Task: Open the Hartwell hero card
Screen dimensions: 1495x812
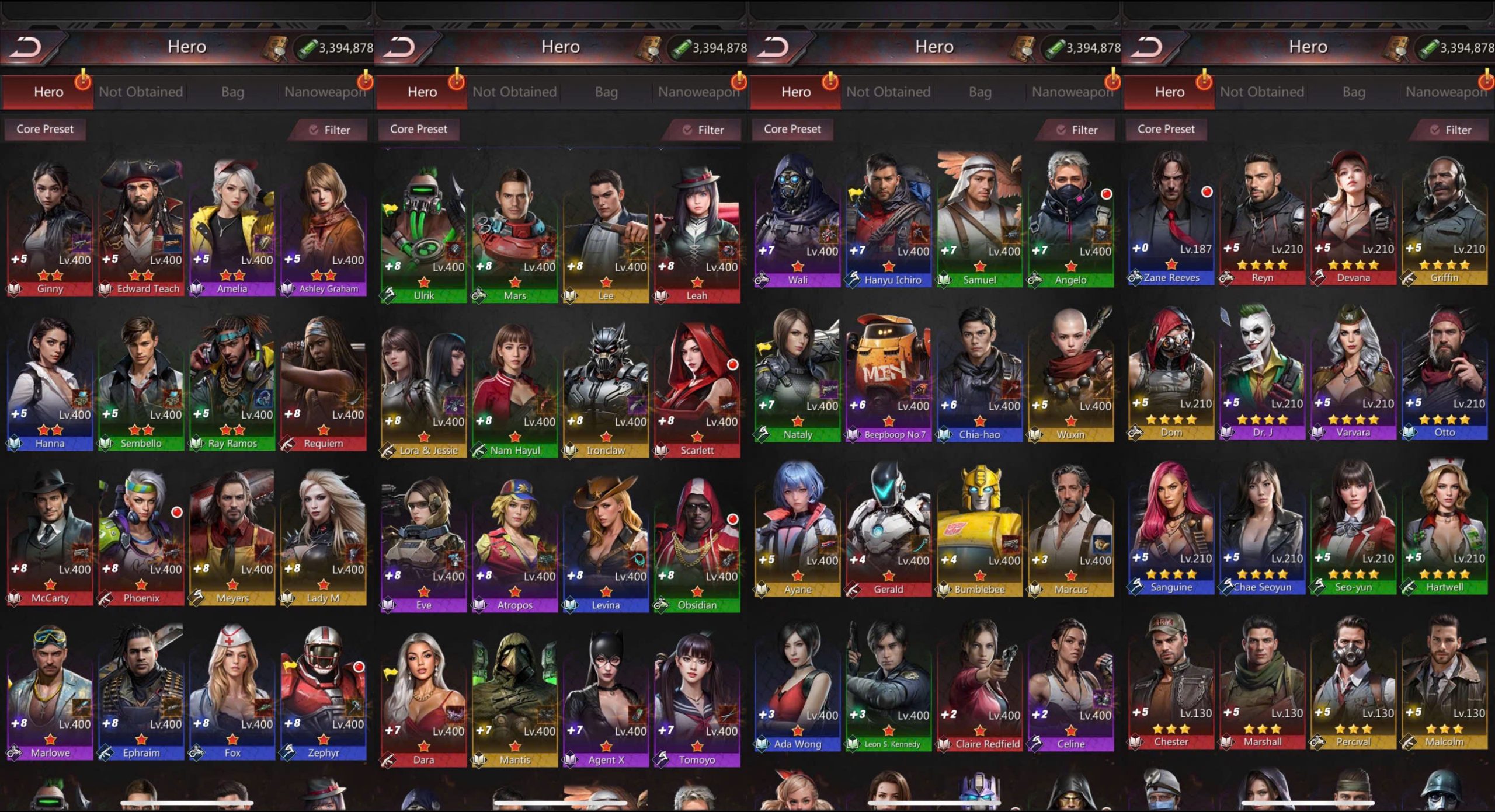Action: click(1445, 527)
